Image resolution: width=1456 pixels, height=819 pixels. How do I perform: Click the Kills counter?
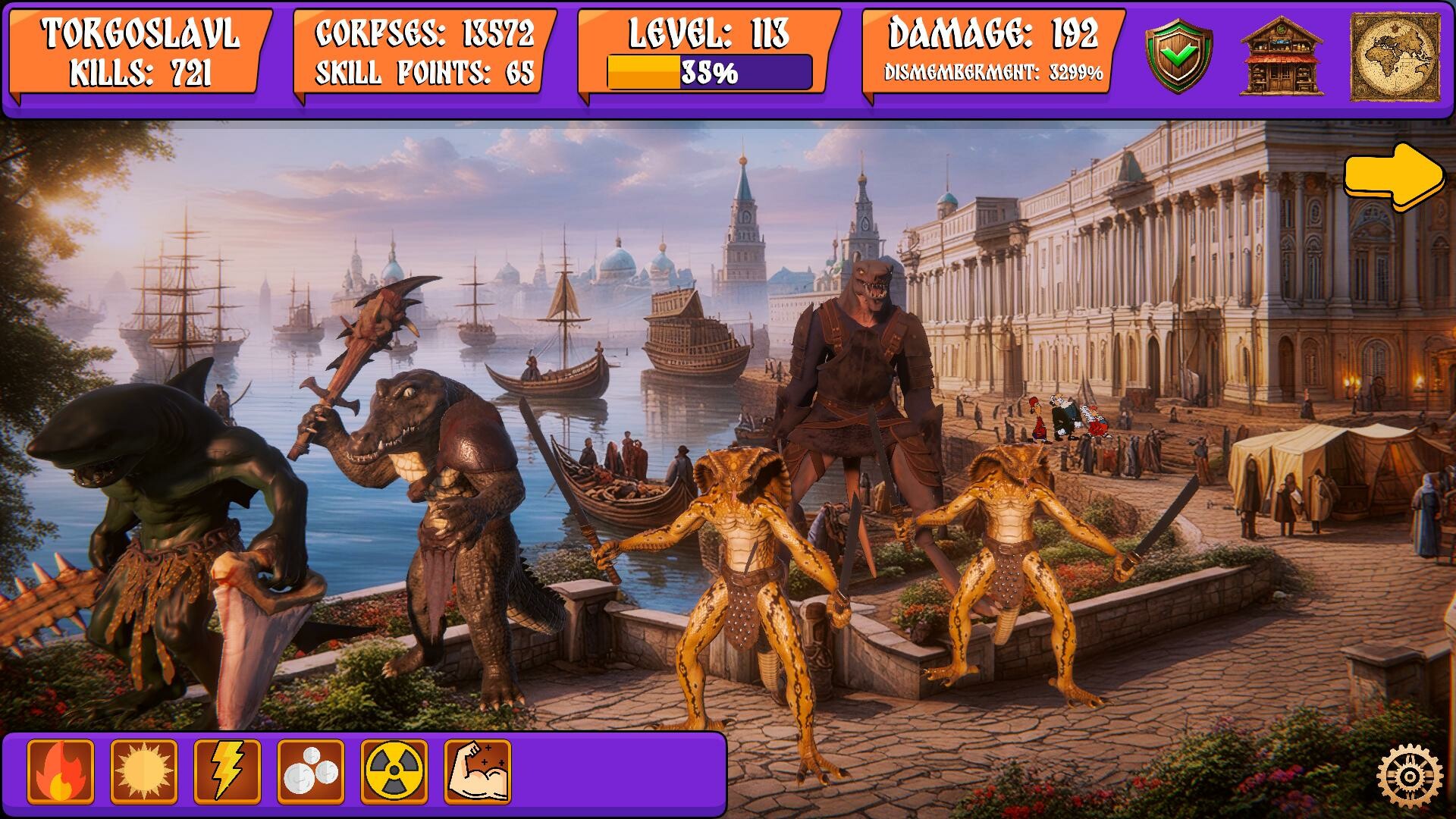(x=142, y=74)
